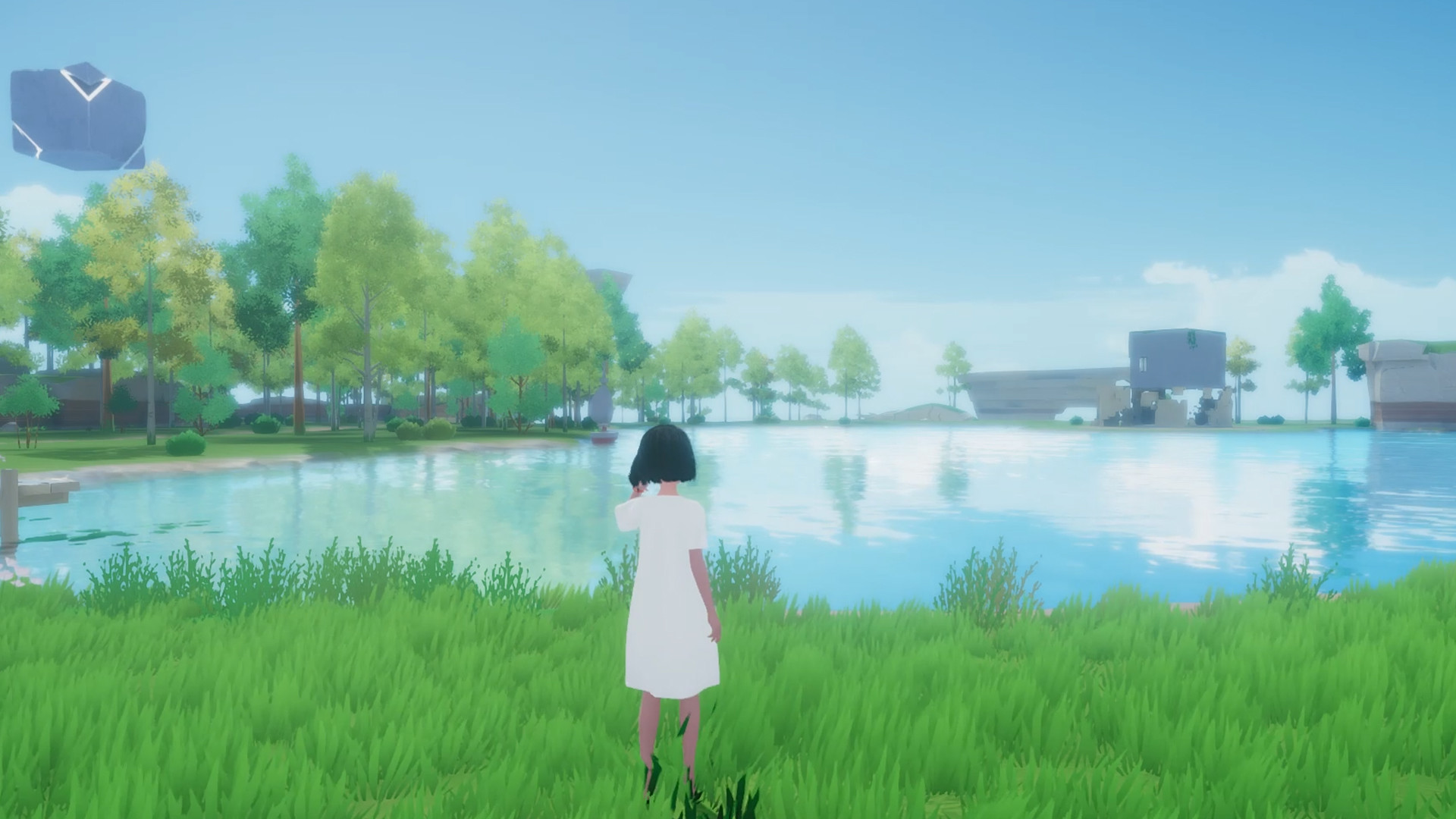Click the small red boat by the far shore
The image size is (1456, 819).
coord(605,438)
